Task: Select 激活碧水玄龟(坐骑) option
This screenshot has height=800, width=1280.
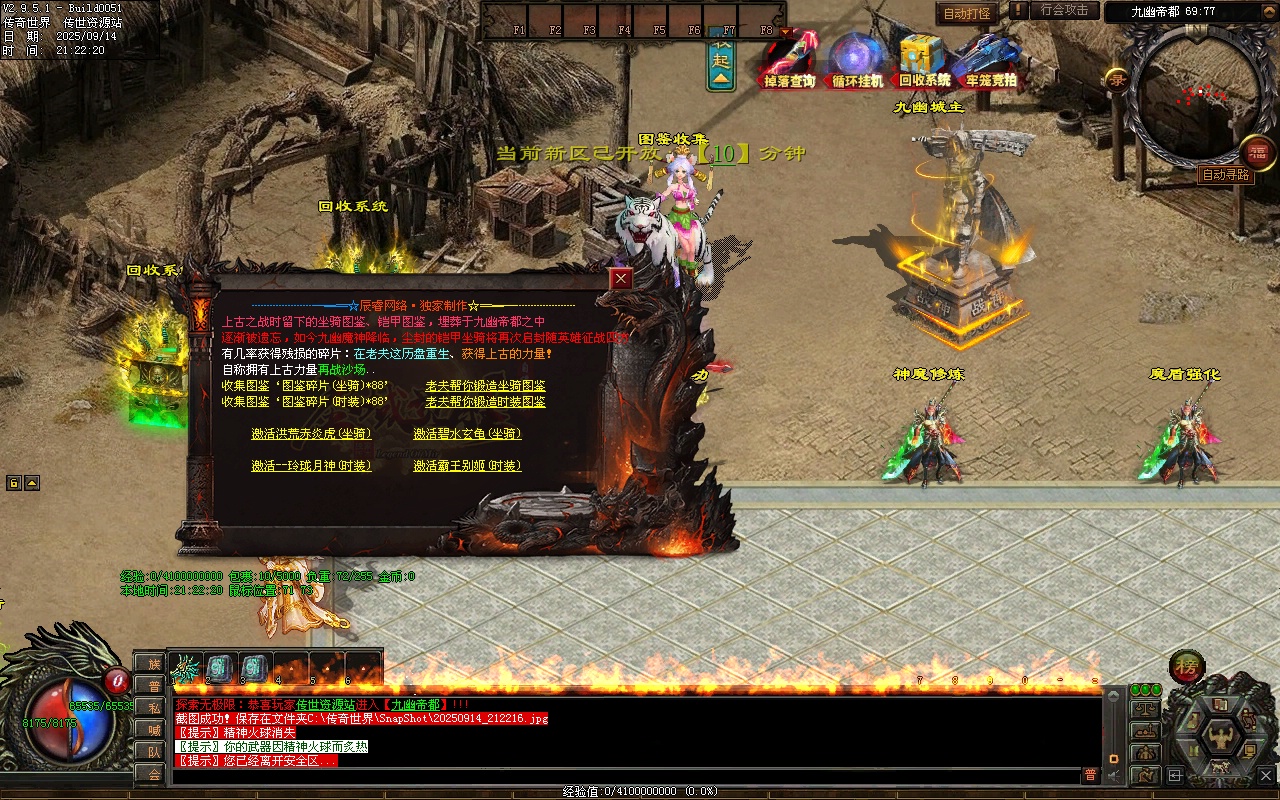Action: pos(467,434)
